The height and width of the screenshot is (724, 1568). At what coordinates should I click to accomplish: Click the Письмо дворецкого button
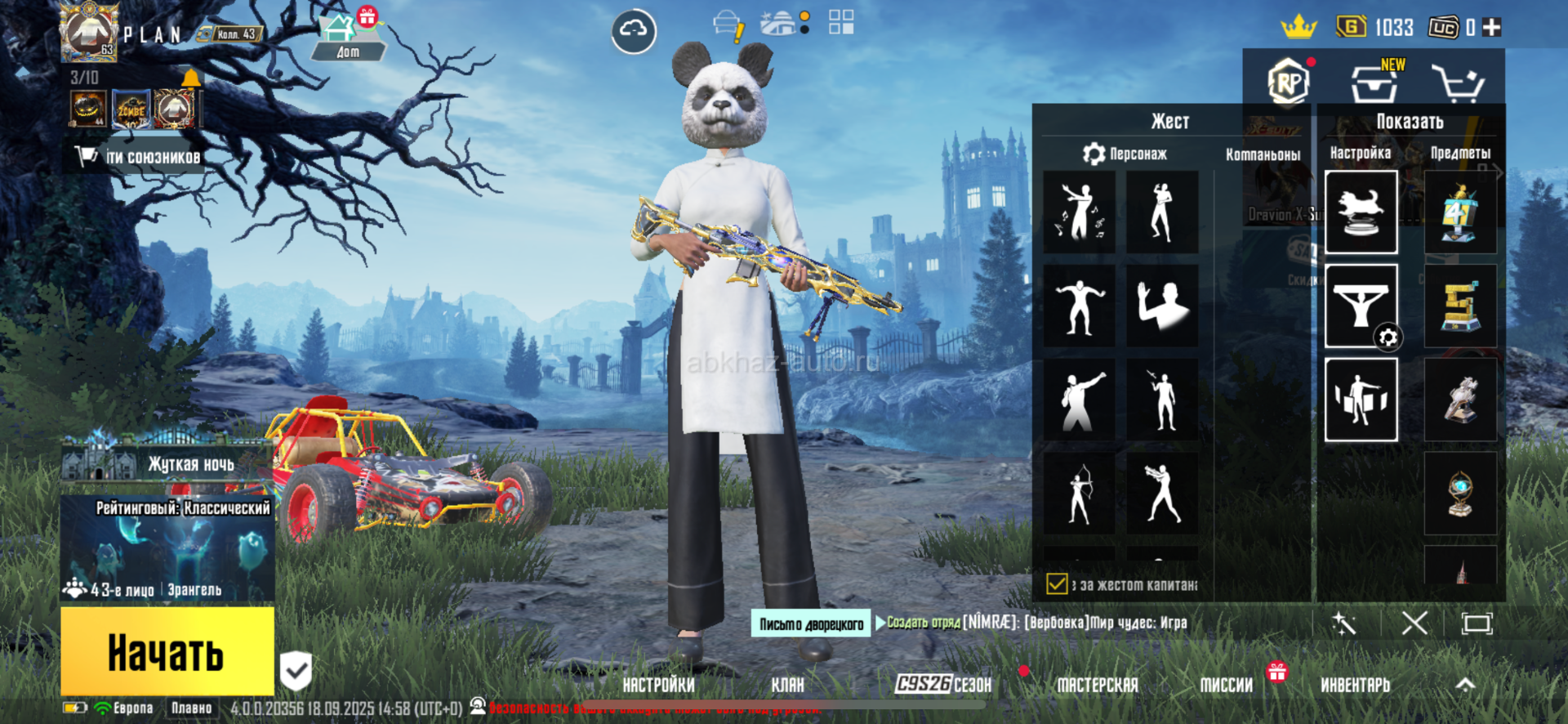pyautogui.click(x=811, y=624)
